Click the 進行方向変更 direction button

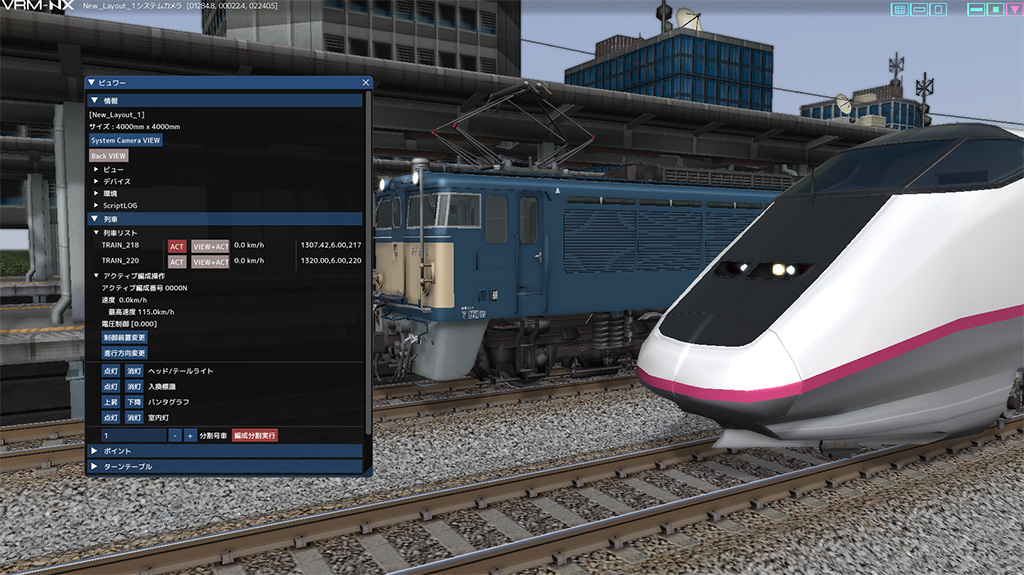pyautogui.click(x=124, y=353)
